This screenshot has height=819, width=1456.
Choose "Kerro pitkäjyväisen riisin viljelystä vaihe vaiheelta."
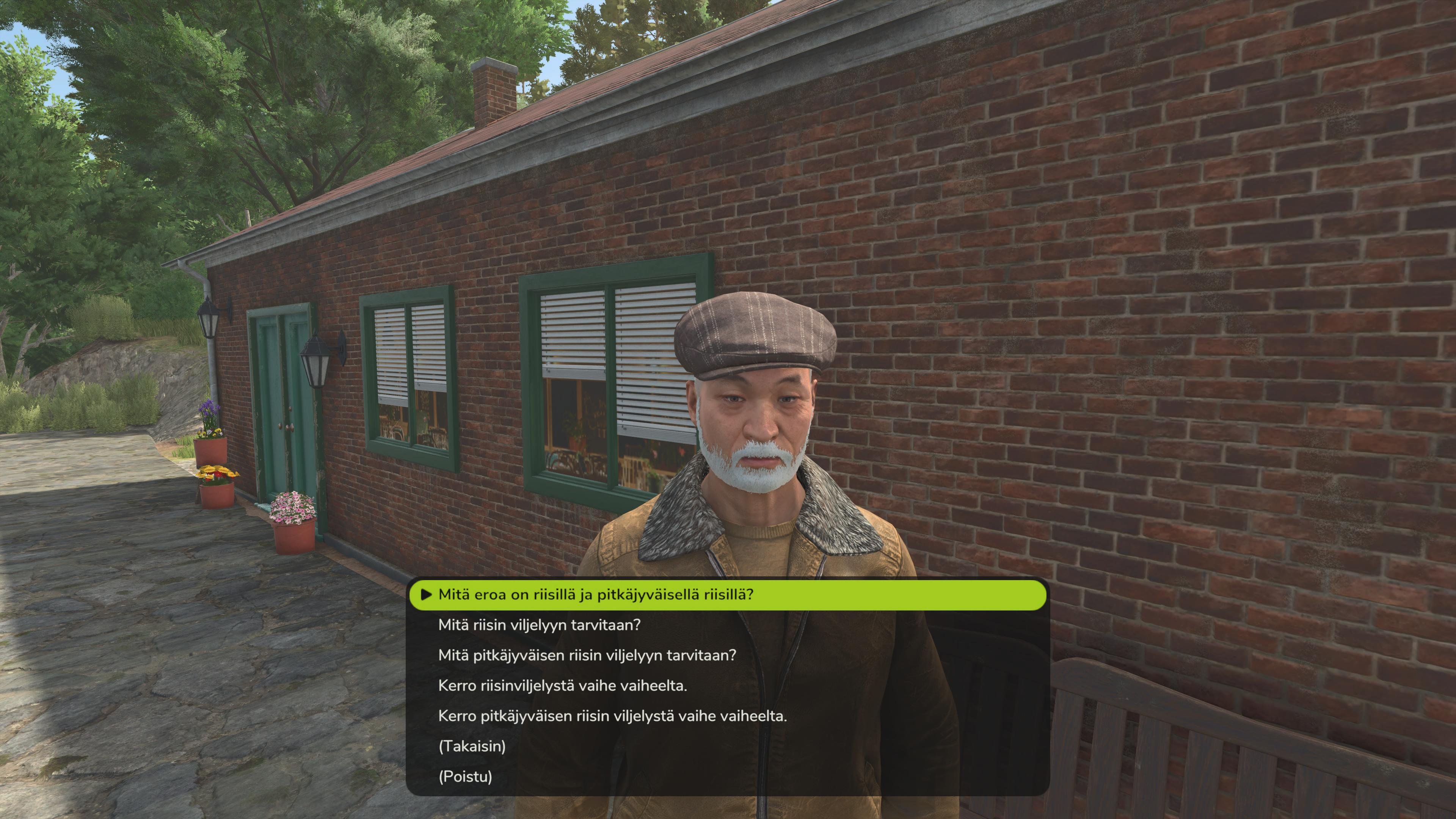tap(612, 716)
